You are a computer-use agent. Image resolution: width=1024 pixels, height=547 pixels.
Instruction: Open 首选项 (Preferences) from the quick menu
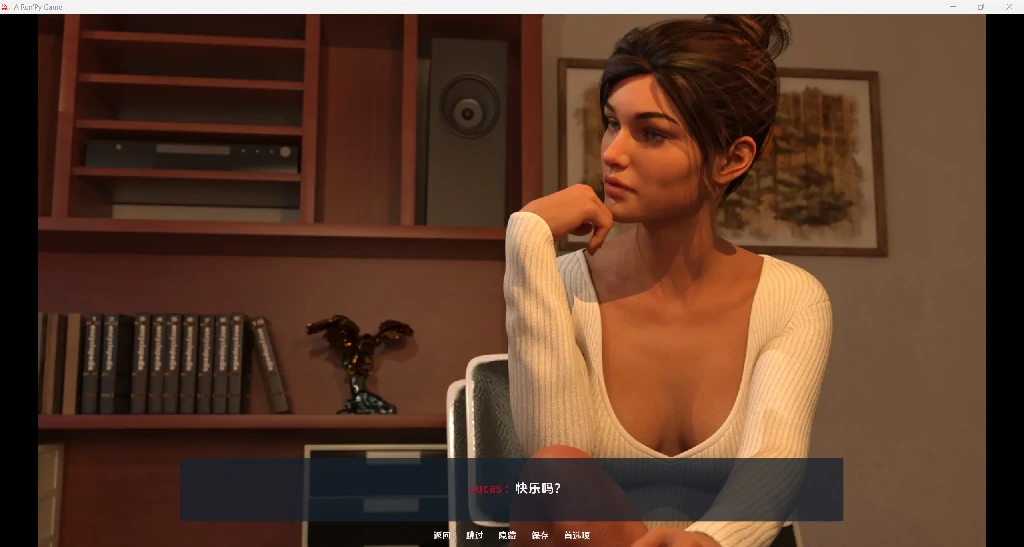coord(577,536)
